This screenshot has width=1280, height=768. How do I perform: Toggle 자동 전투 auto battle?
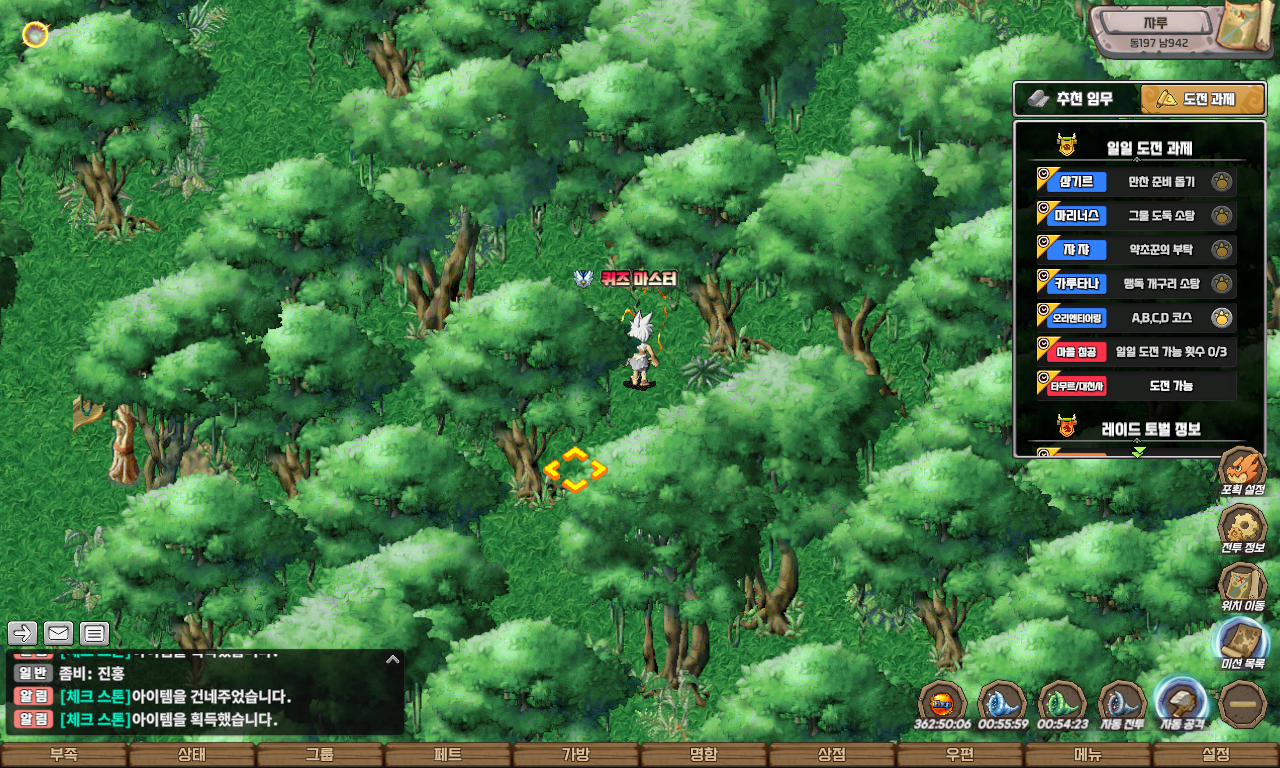pos(1122,703)
